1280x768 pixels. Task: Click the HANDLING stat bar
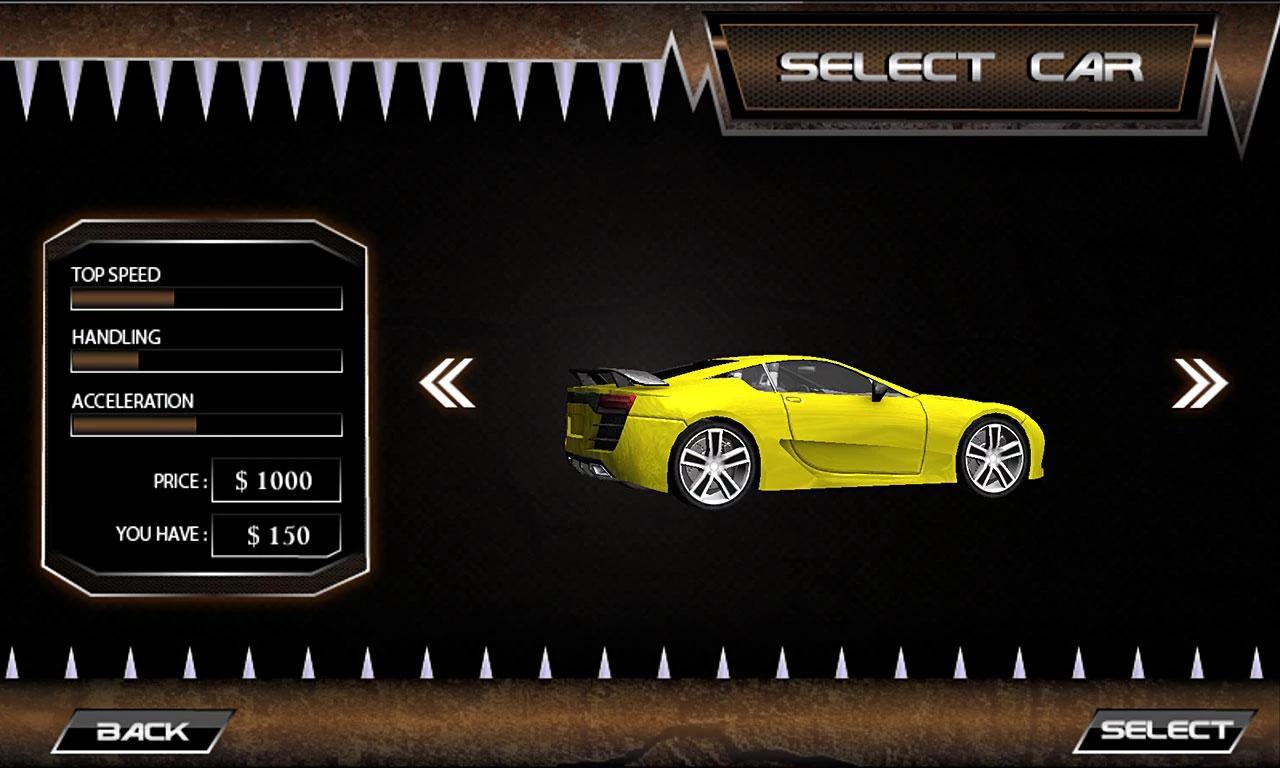pos(205,362)
